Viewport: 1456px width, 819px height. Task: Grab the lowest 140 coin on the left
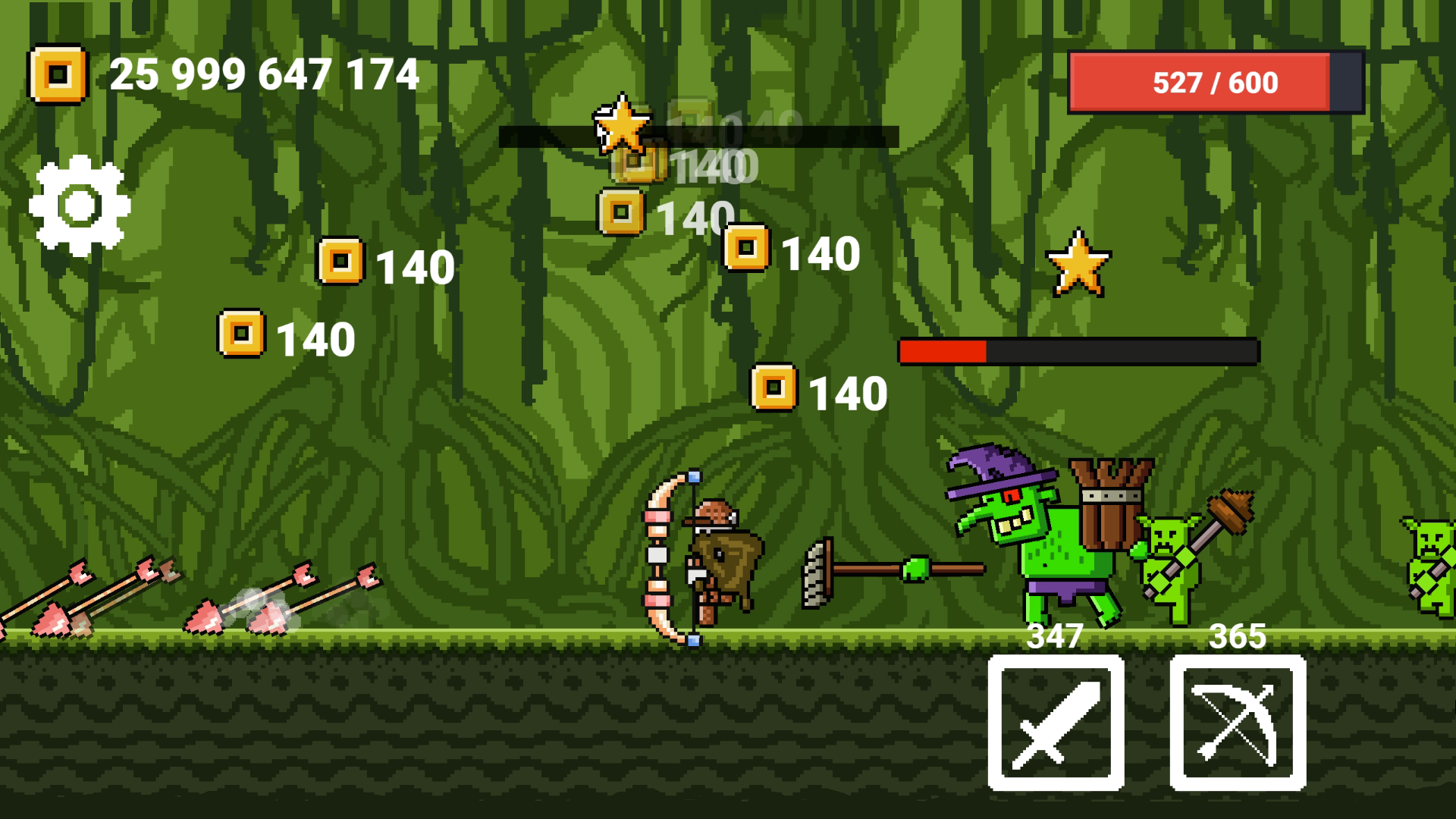click(240, 332)
